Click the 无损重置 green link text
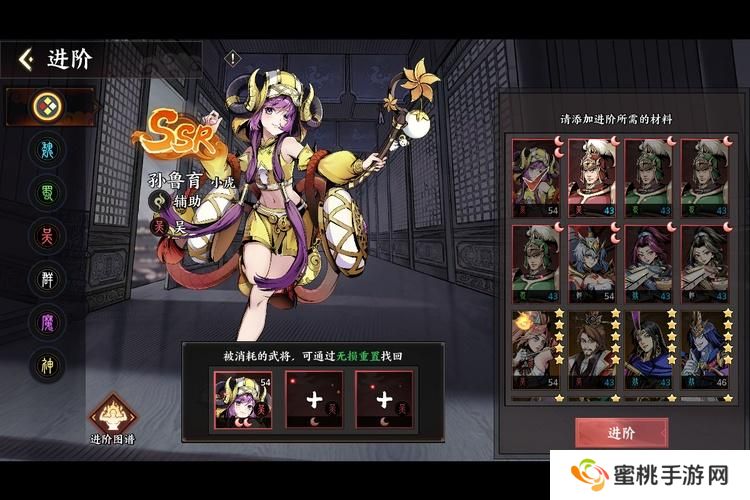Screen dimensions: 750x500 370,356
